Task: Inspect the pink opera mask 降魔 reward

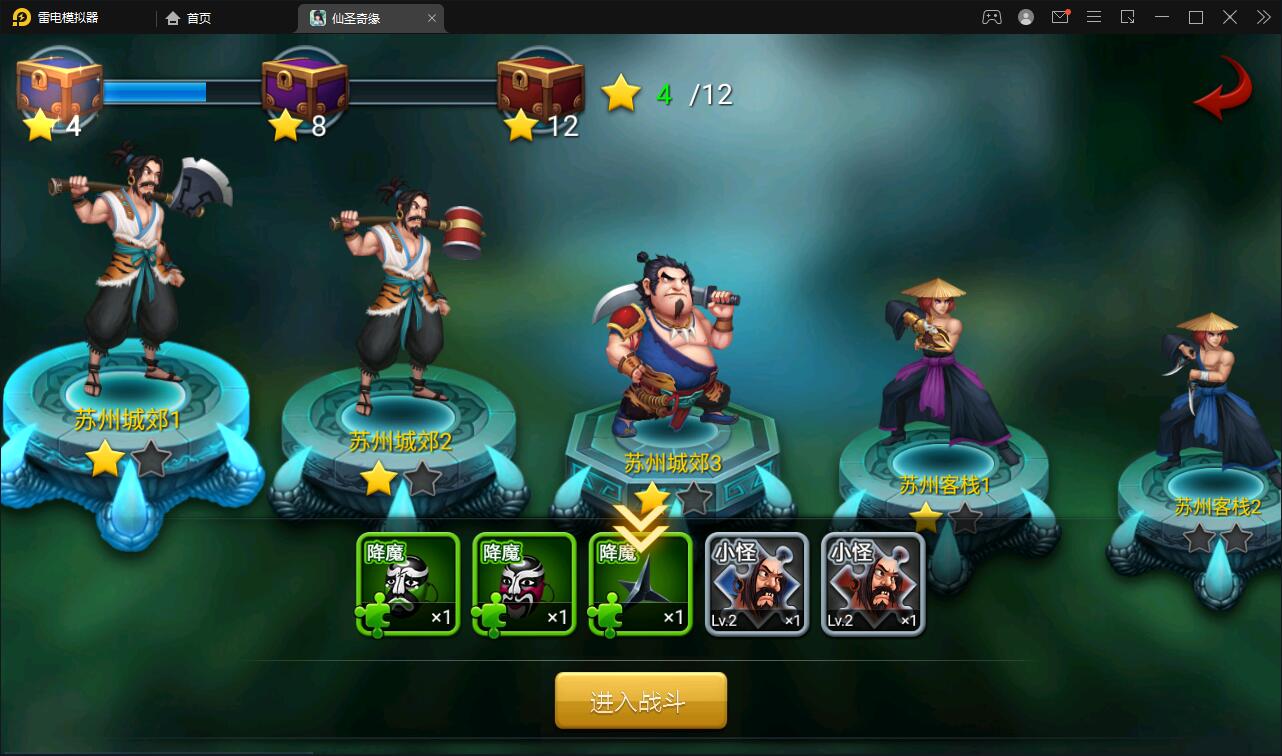Action: (x=524, y=585)
